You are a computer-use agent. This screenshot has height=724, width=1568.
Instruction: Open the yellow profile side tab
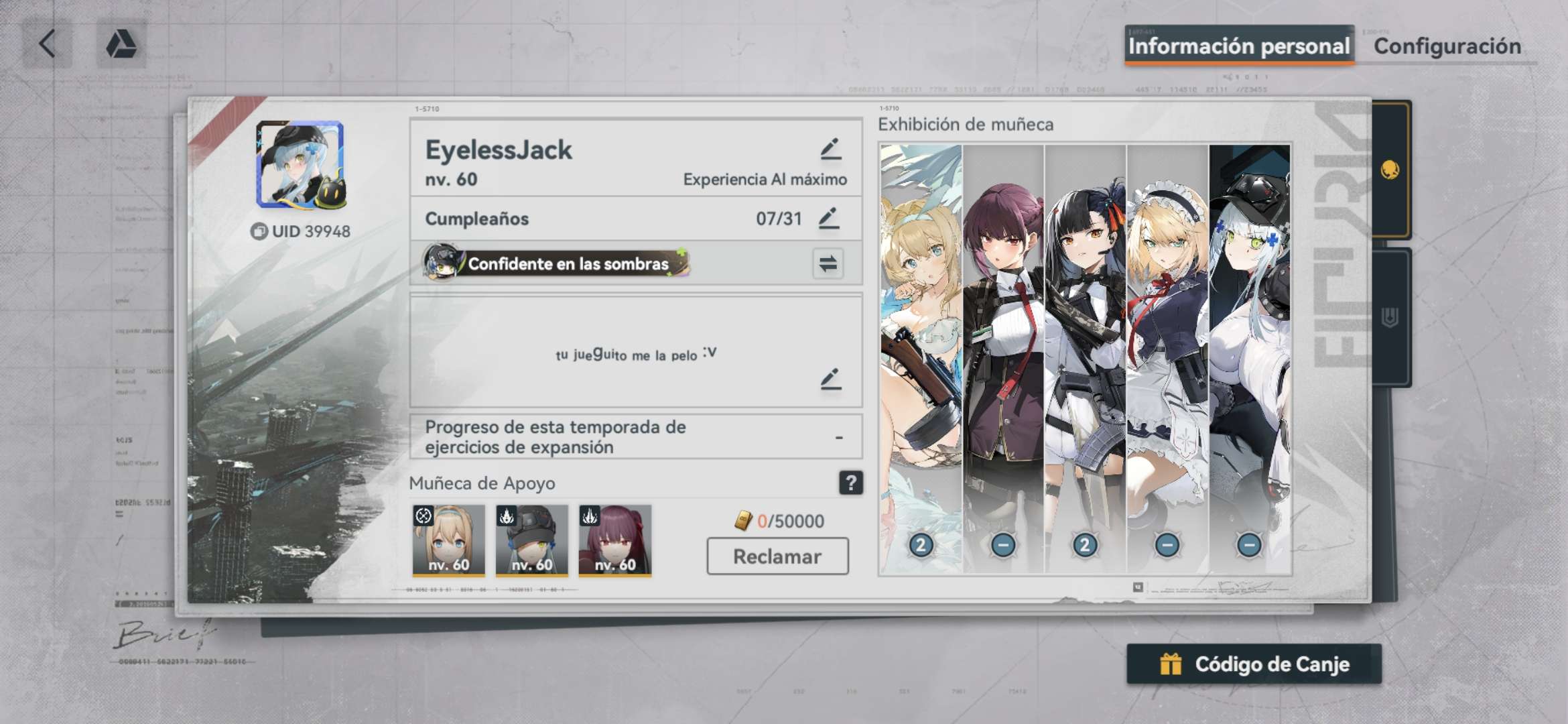1390,170
